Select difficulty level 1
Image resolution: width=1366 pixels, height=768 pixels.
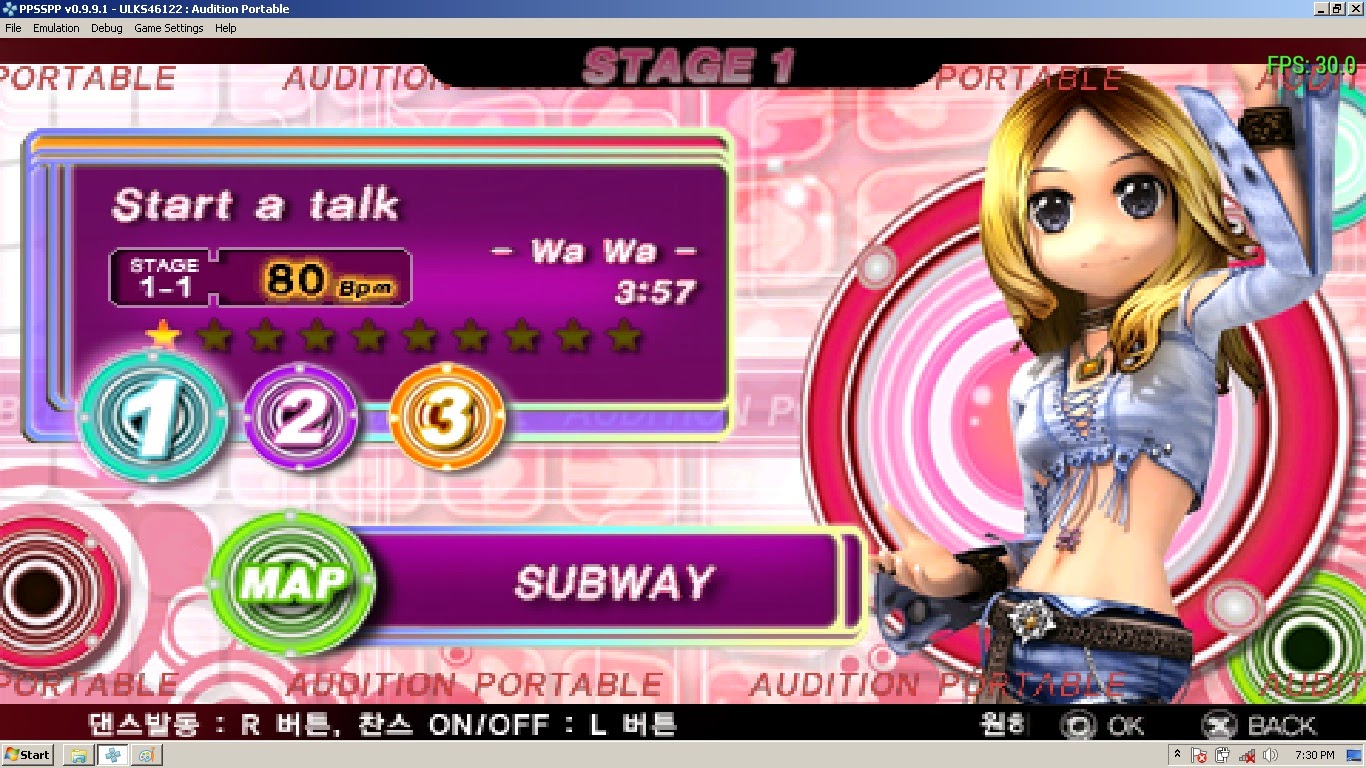(152, 415)
